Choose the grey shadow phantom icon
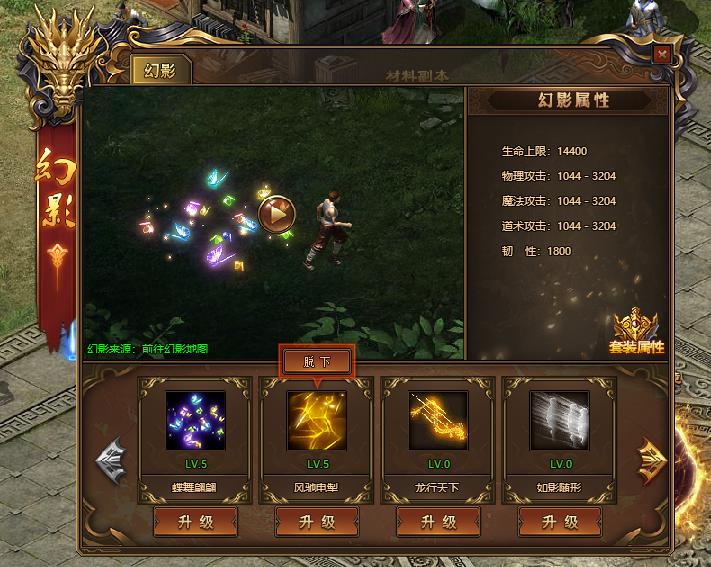This screenshot has height=567, width=711. pos(559,420)
